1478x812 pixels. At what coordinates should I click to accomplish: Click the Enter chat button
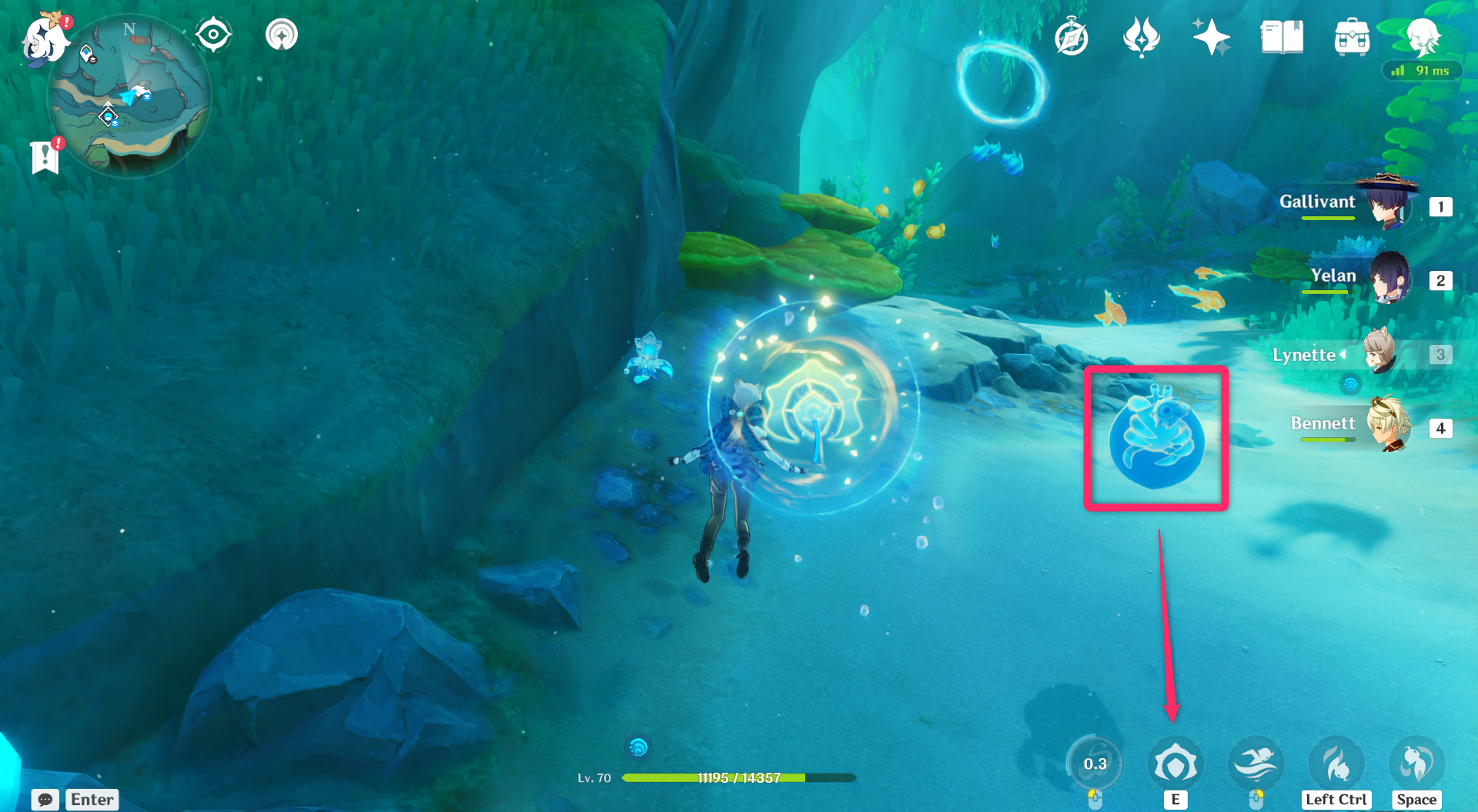[x=92, y=799]
